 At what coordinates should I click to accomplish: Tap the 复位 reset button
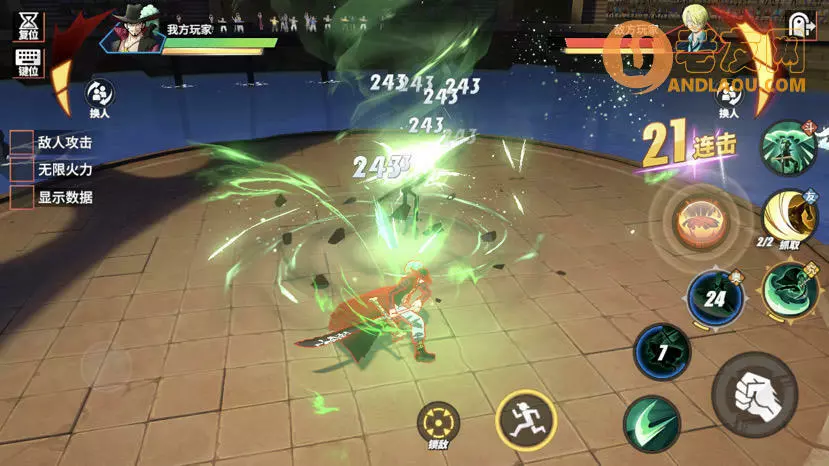(28, 25)
